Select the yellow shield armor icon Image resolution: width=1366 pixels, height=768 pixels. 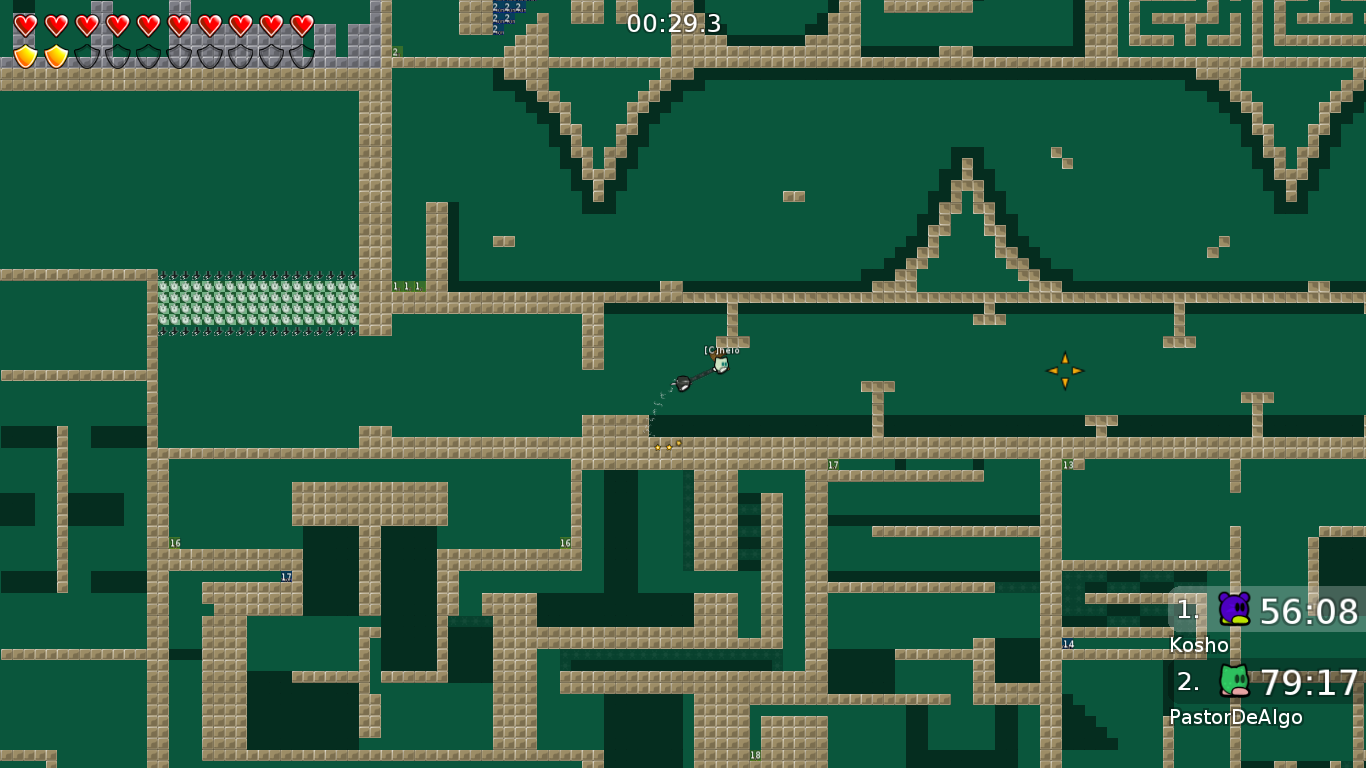coord(26,56)
